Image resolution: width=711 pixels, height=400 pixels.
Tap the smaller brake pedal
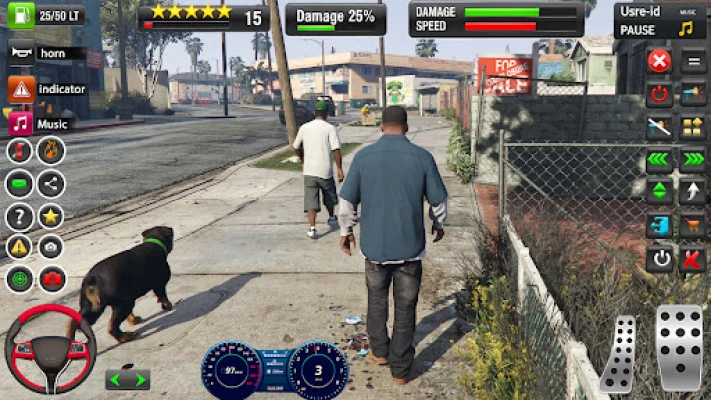click(x=619, y=354)
